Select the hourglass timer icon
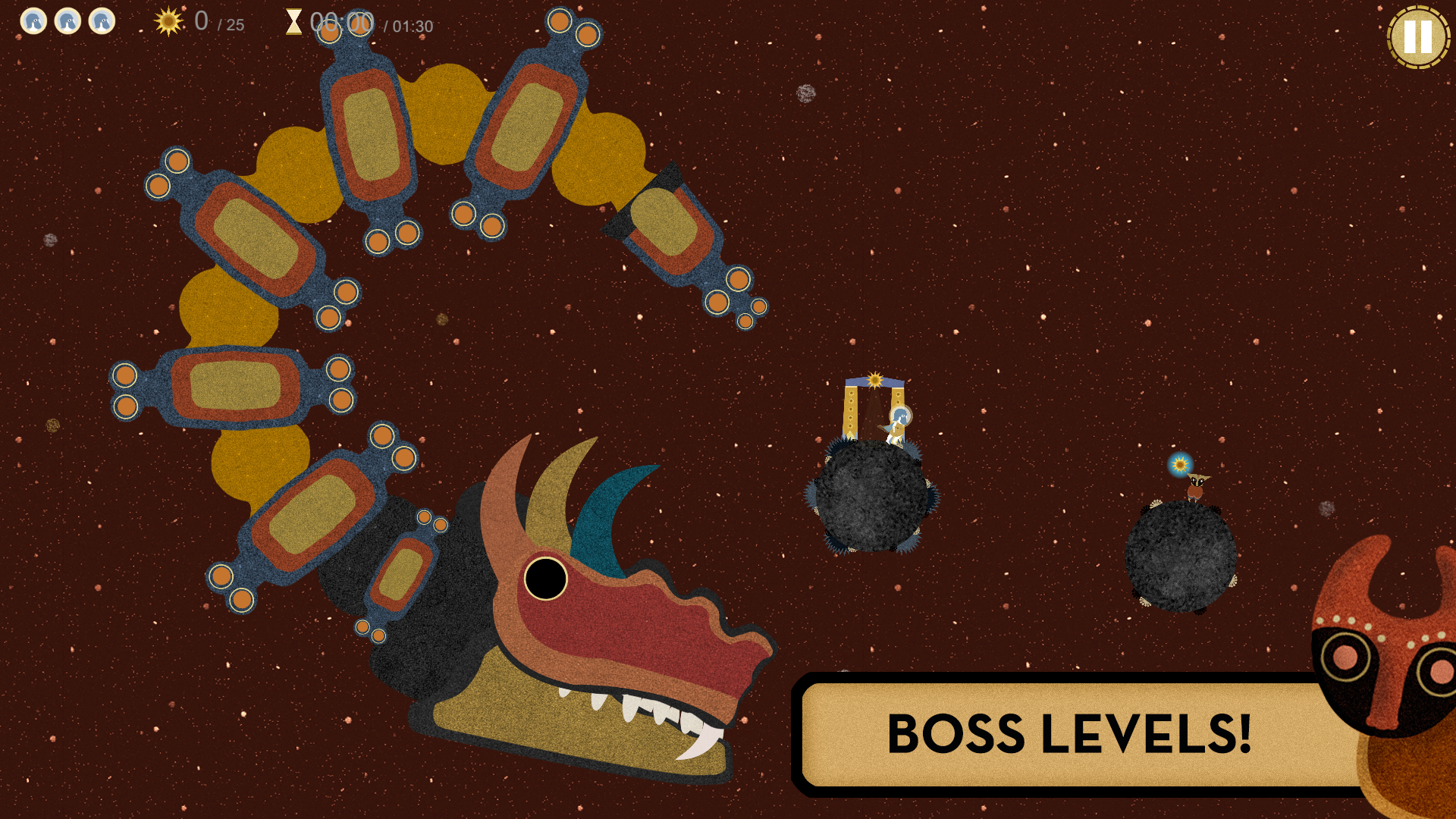 point(294,23)
